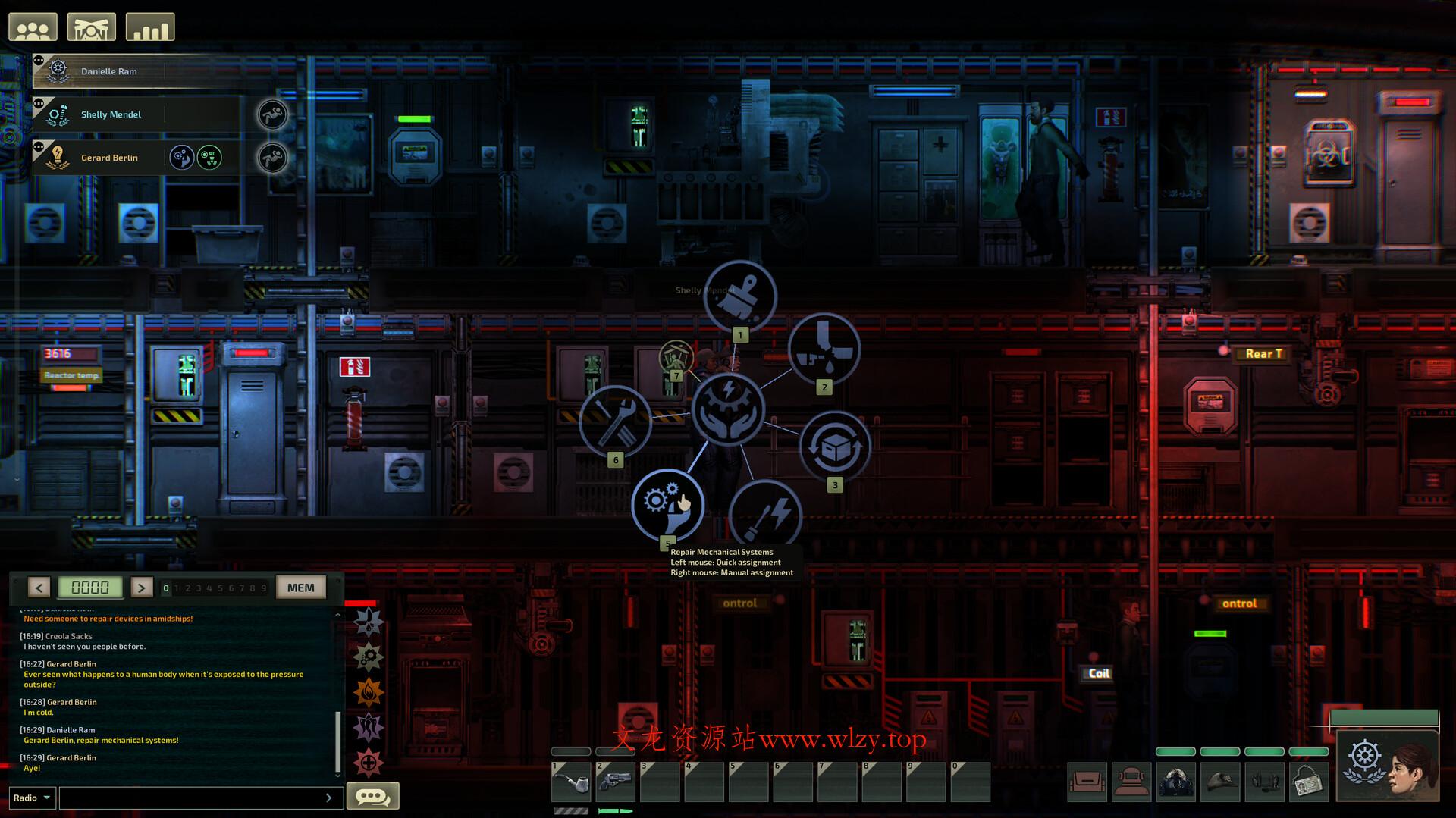Select crew member Danielle Ram
This screenshot has height=818, width=1456.
tap(109, 71)
